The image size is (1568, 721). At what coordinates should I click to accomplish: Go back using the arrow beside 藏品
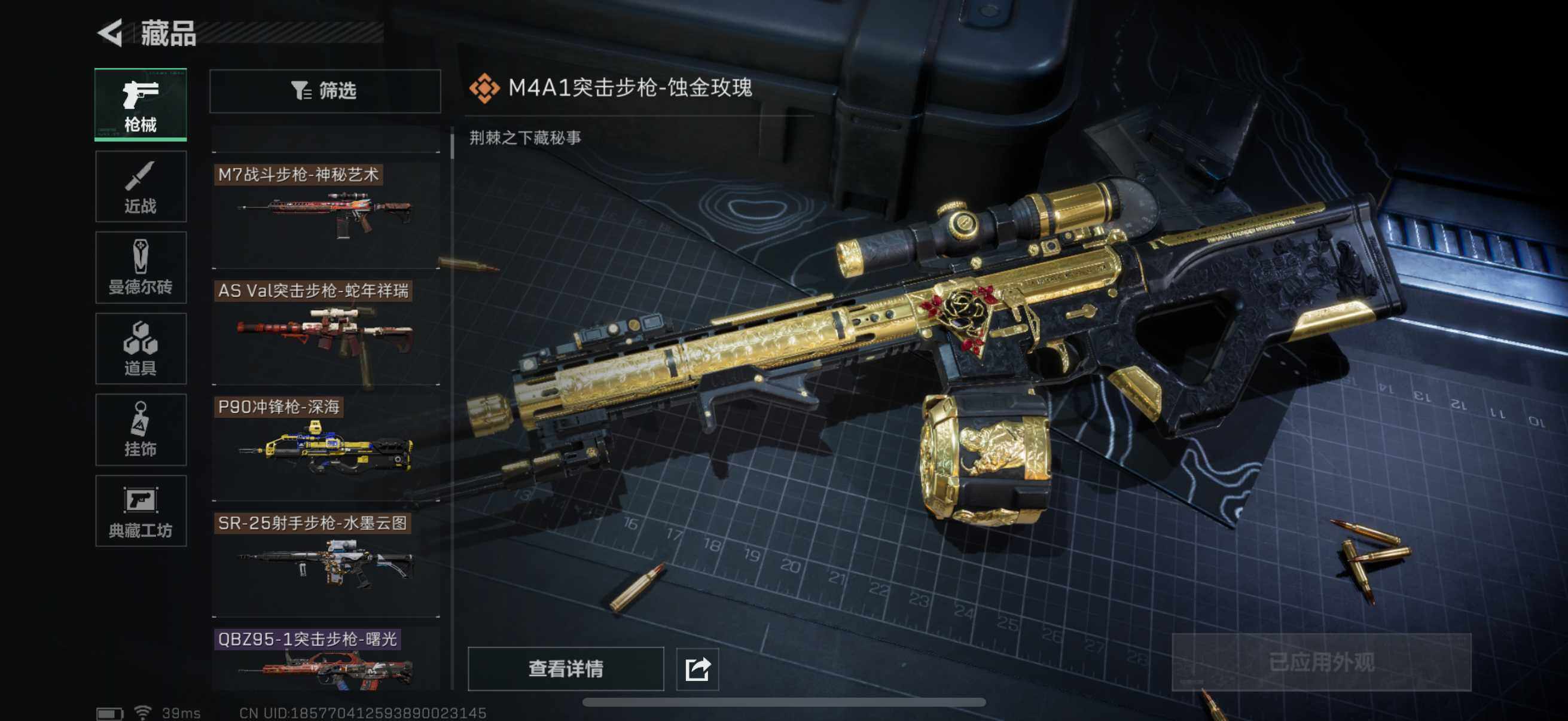tap(111, 33)
